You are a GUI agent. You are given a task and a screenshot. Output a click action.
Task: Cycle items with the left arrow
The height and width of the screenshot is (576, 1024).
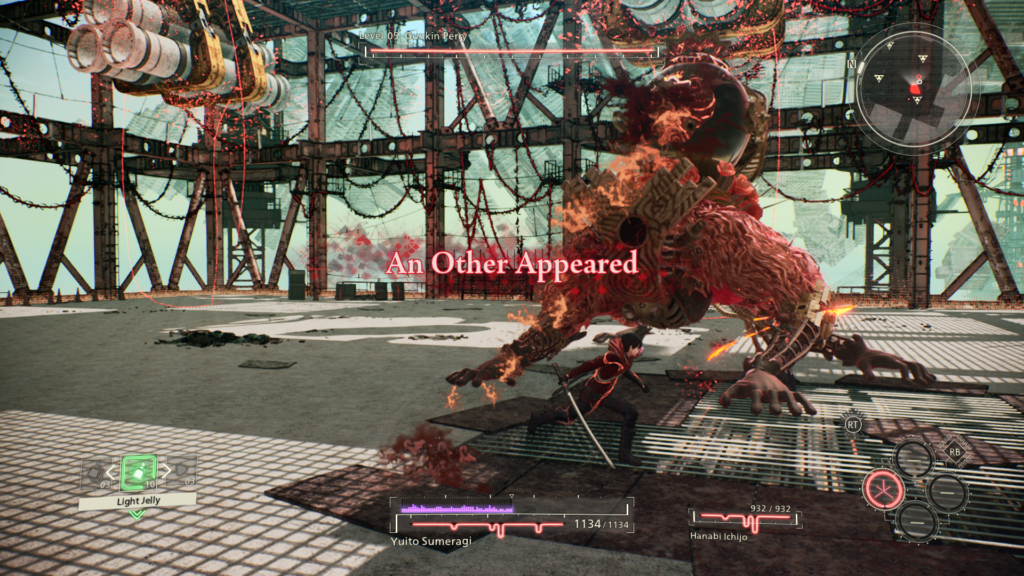tap(111, 471)
